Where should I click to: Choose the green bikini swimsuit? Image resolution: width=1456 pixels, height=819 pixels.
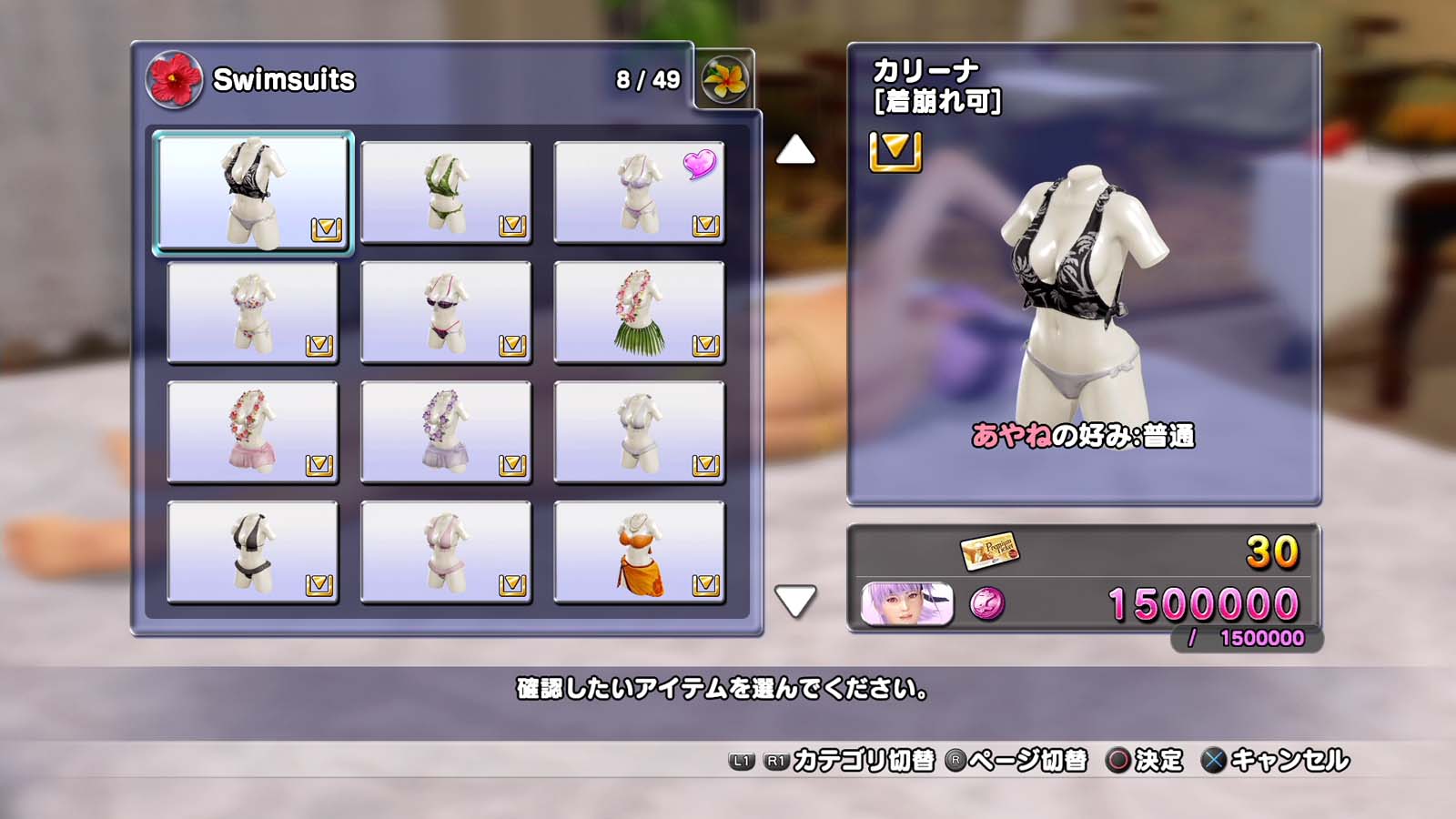click(446, 192)
